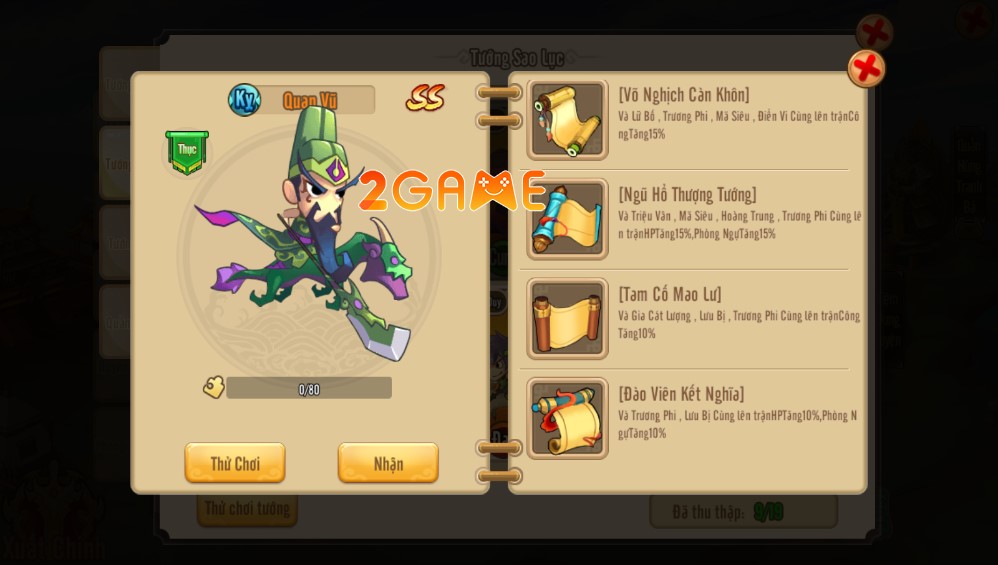Click the Thử Chơi button

pos(235,463)
